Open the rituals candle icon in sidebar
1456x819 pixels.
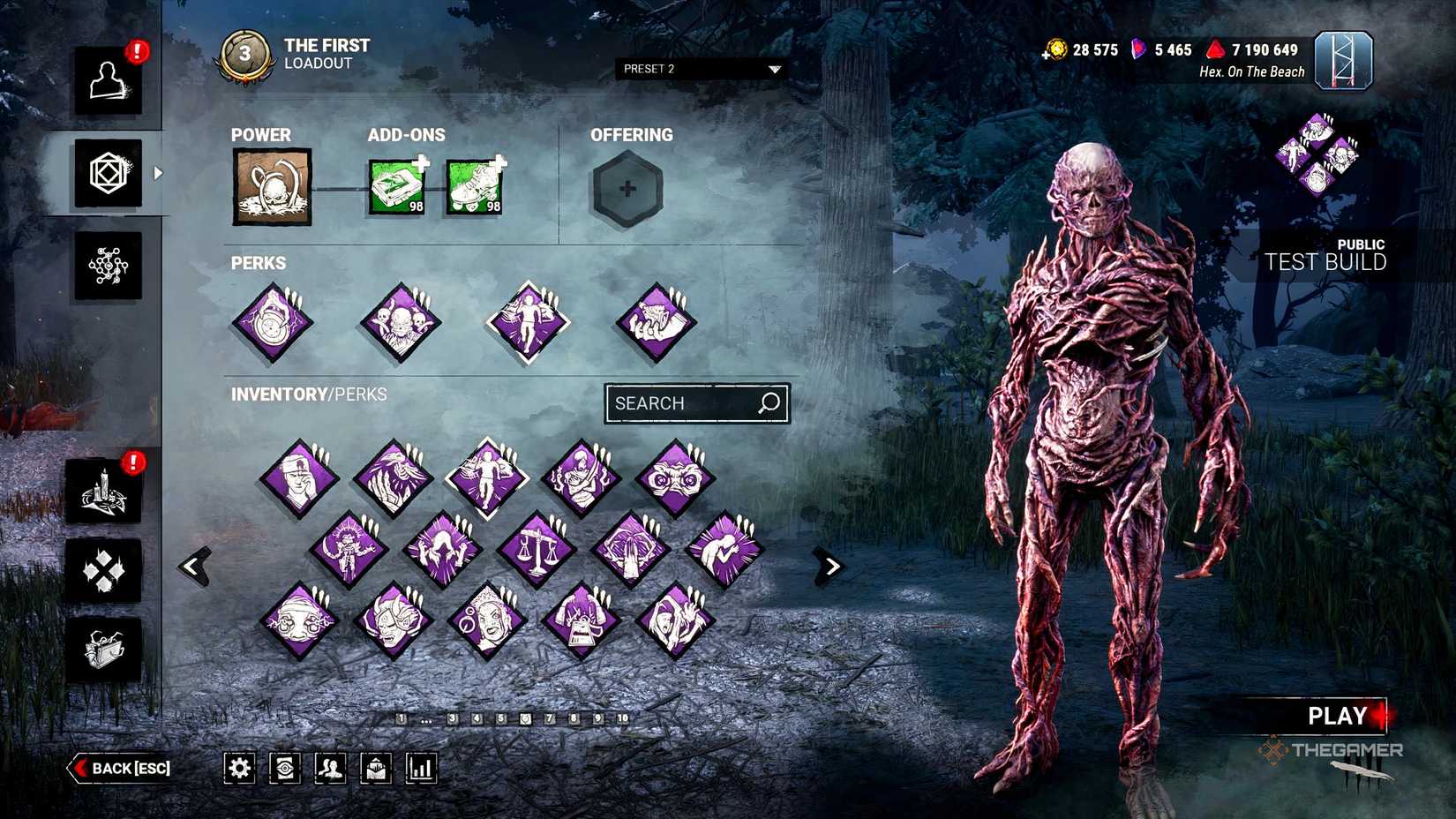[104, 492]
